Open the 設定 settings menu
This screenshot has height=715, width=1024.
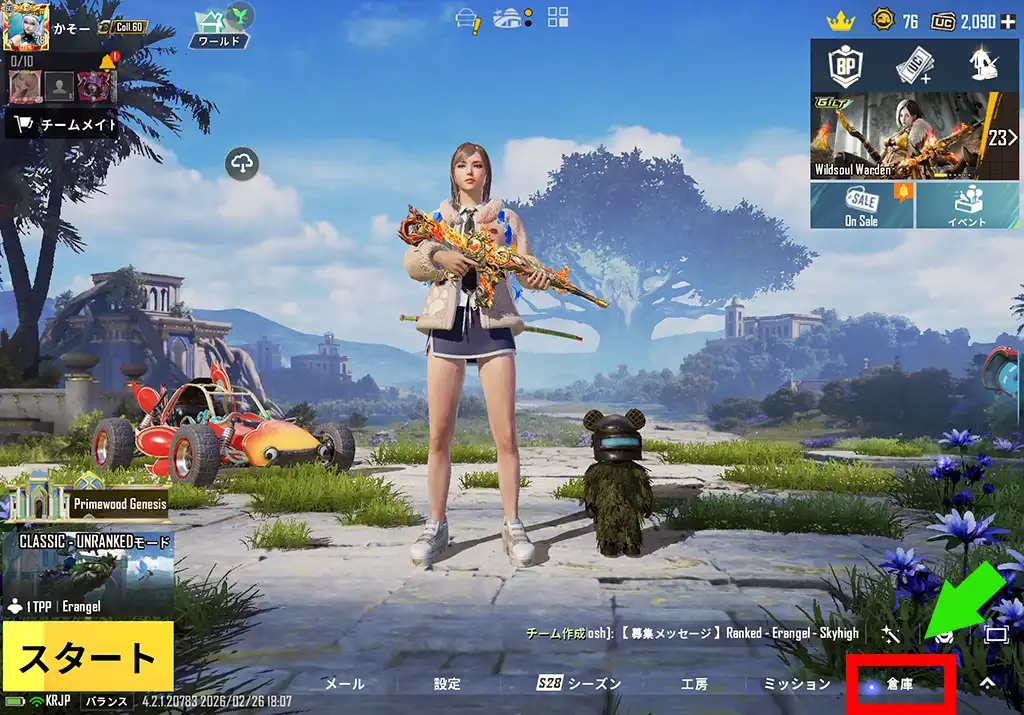click(x=447, y=684)
